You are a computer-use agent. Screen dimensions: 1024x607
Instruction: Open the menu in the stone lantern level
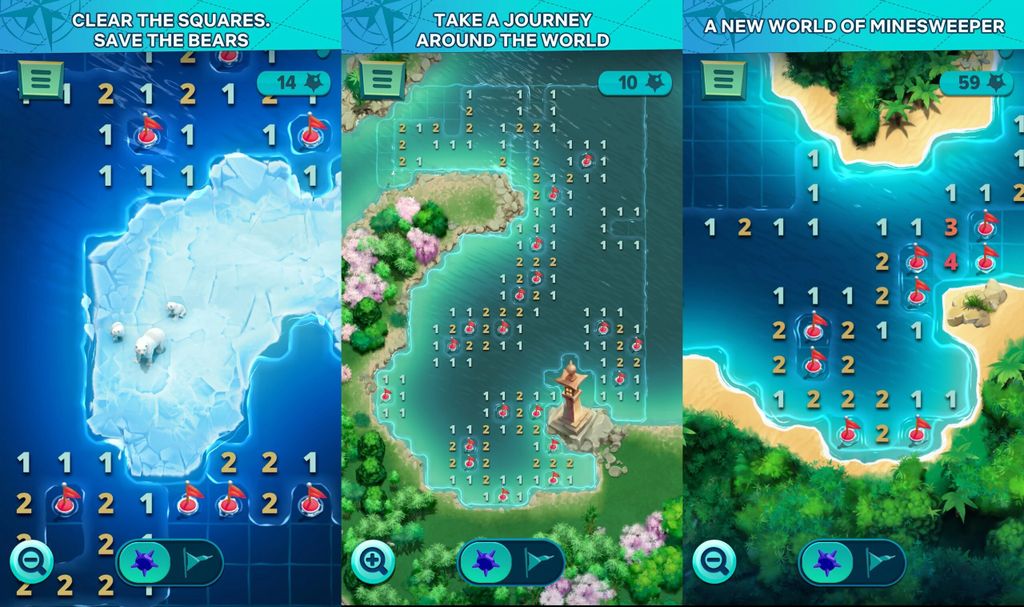[x=382, y=79]
